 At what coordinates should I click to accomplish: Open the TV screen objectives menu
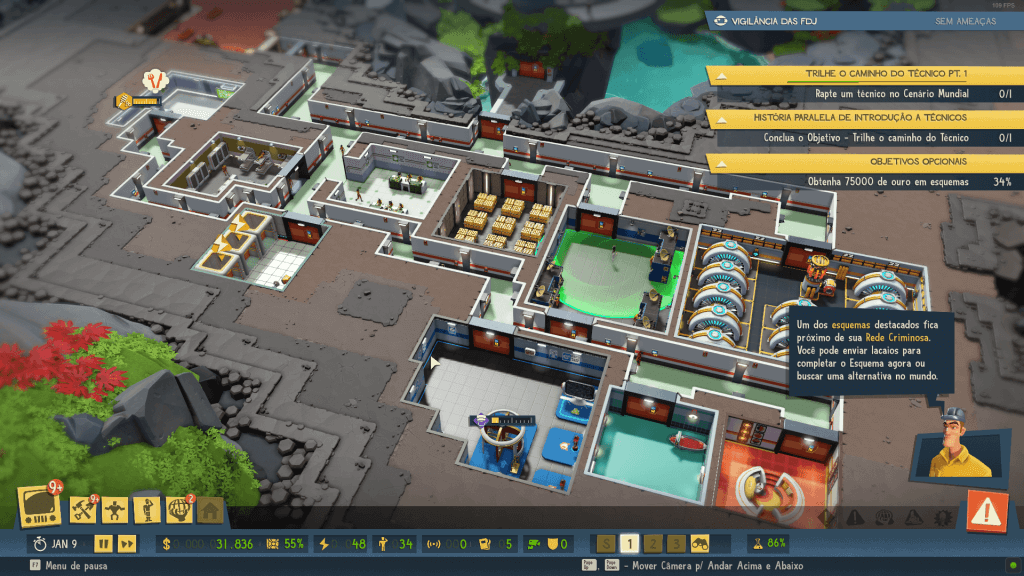tap(38, 507)
